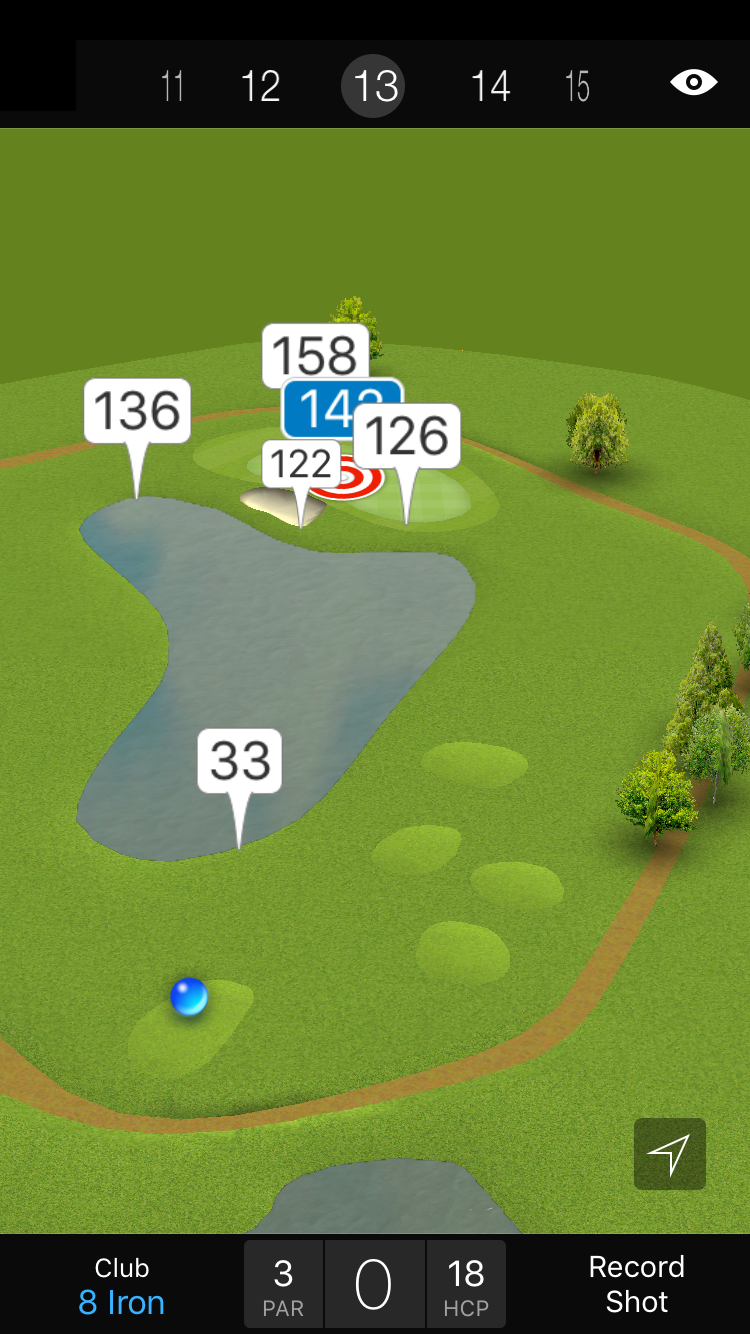Select the 136 yard distance marker
The image size is (750, 1334).
[137, 411]
